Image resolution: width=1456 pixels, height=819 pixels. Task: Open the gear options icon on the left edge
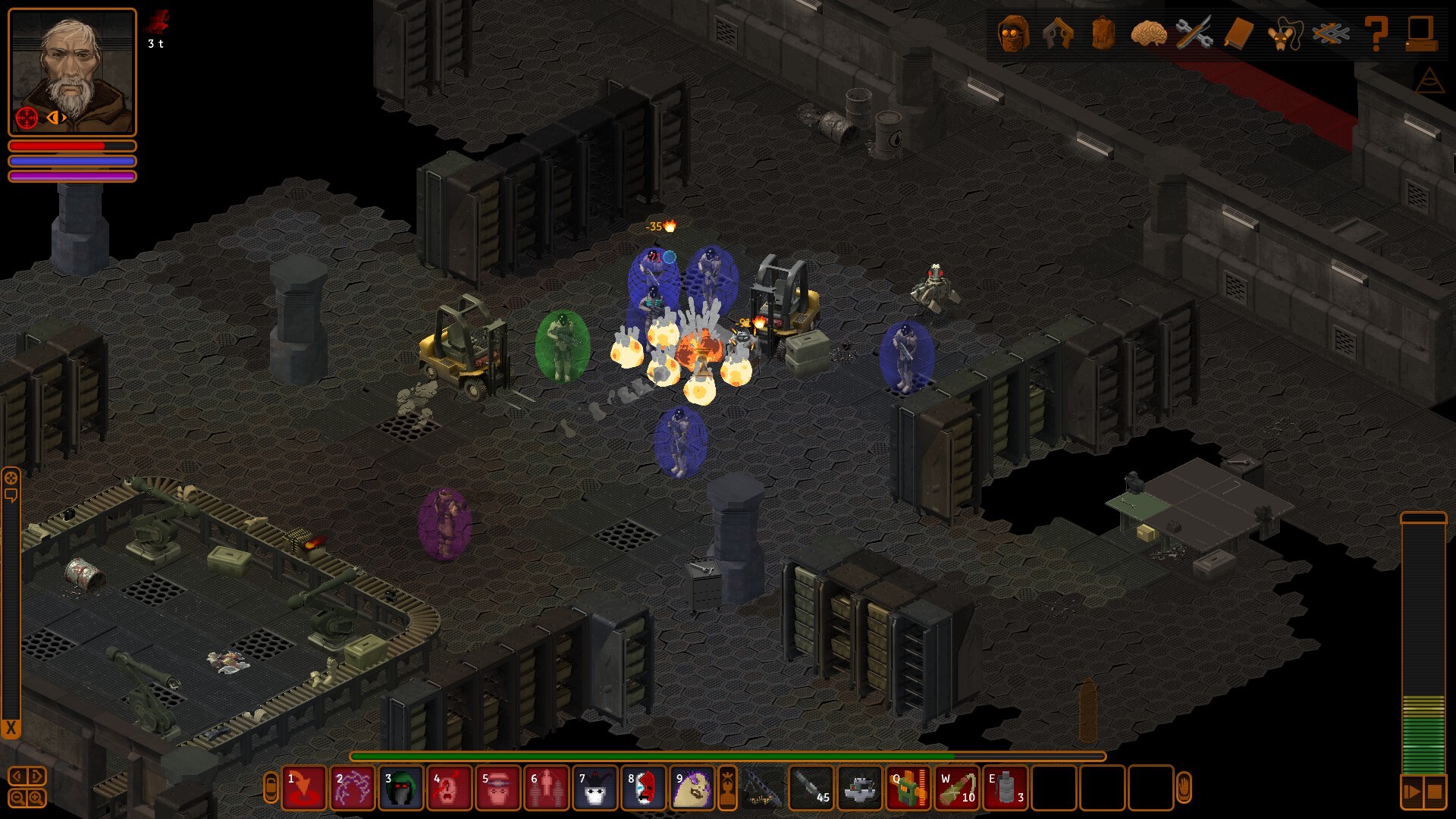point(11,476)
